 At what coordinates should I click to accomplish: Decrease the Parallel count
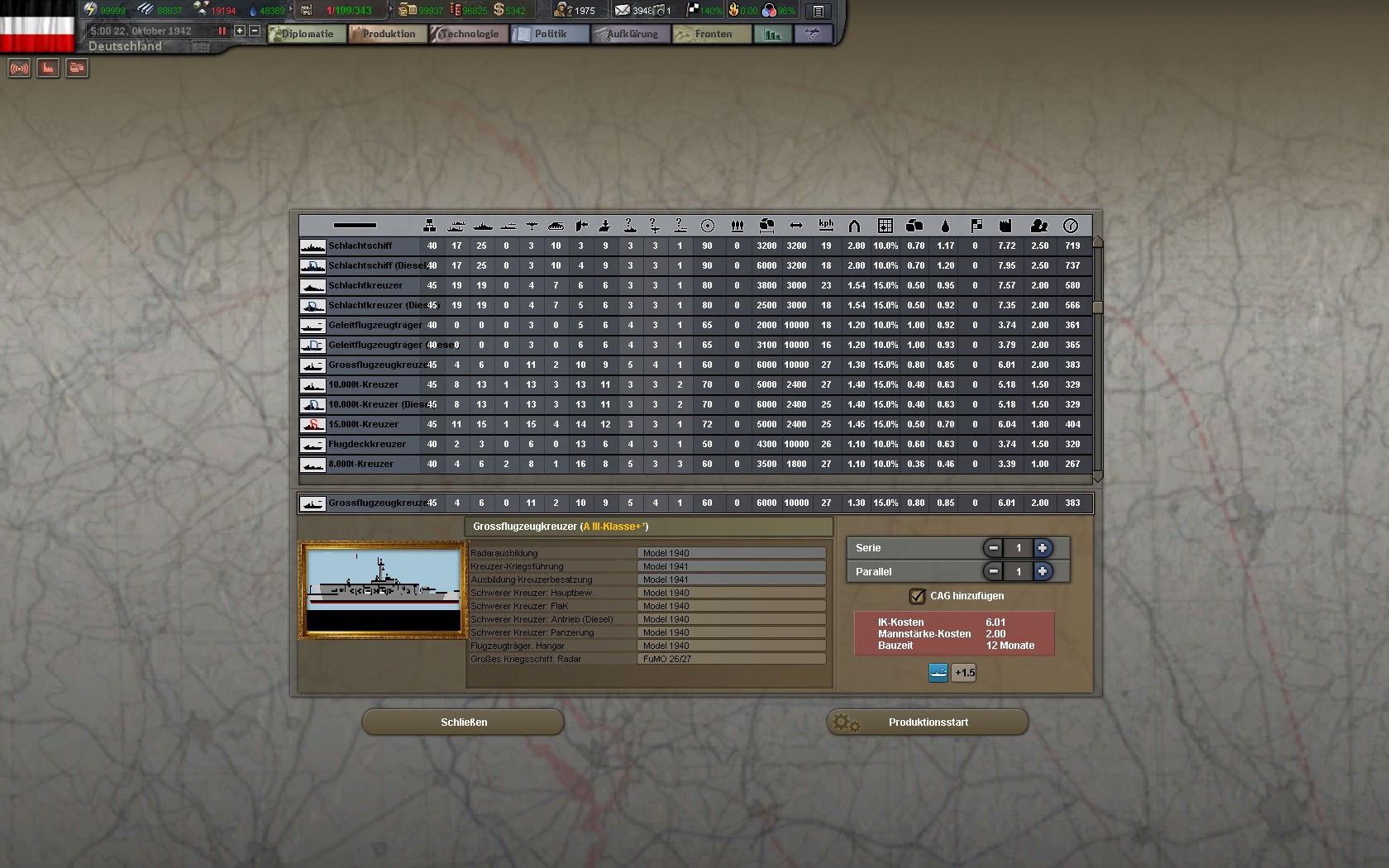(x=993, y=571)
